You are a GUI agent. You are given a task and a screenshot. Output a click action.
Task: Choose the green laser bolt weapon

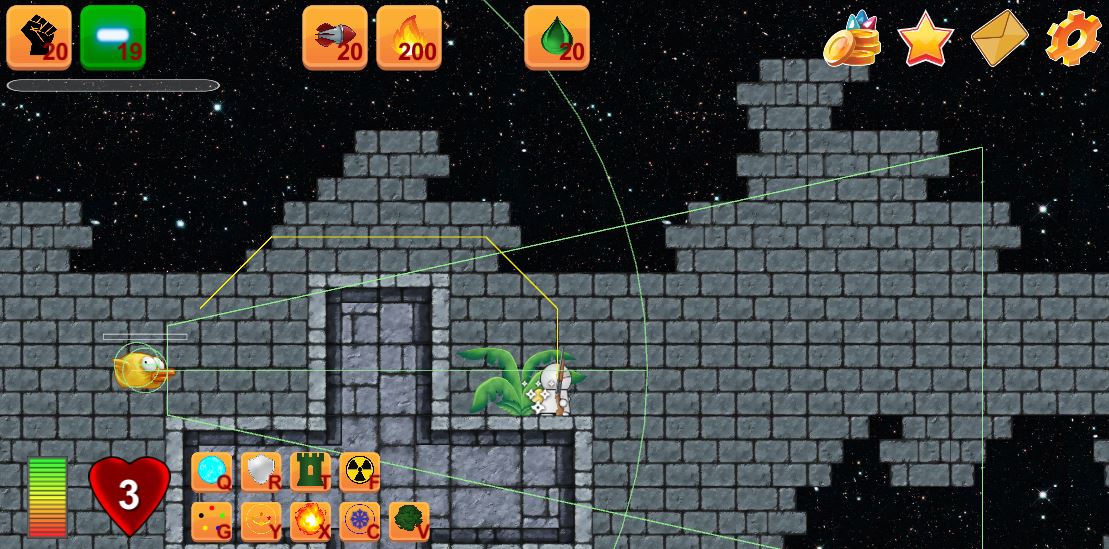pos(113,37)
